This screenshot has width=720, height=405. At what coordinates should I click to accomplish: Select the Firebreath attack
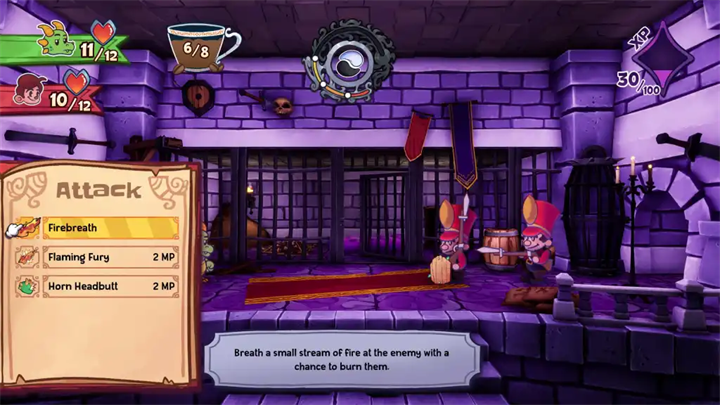(98, 228)
